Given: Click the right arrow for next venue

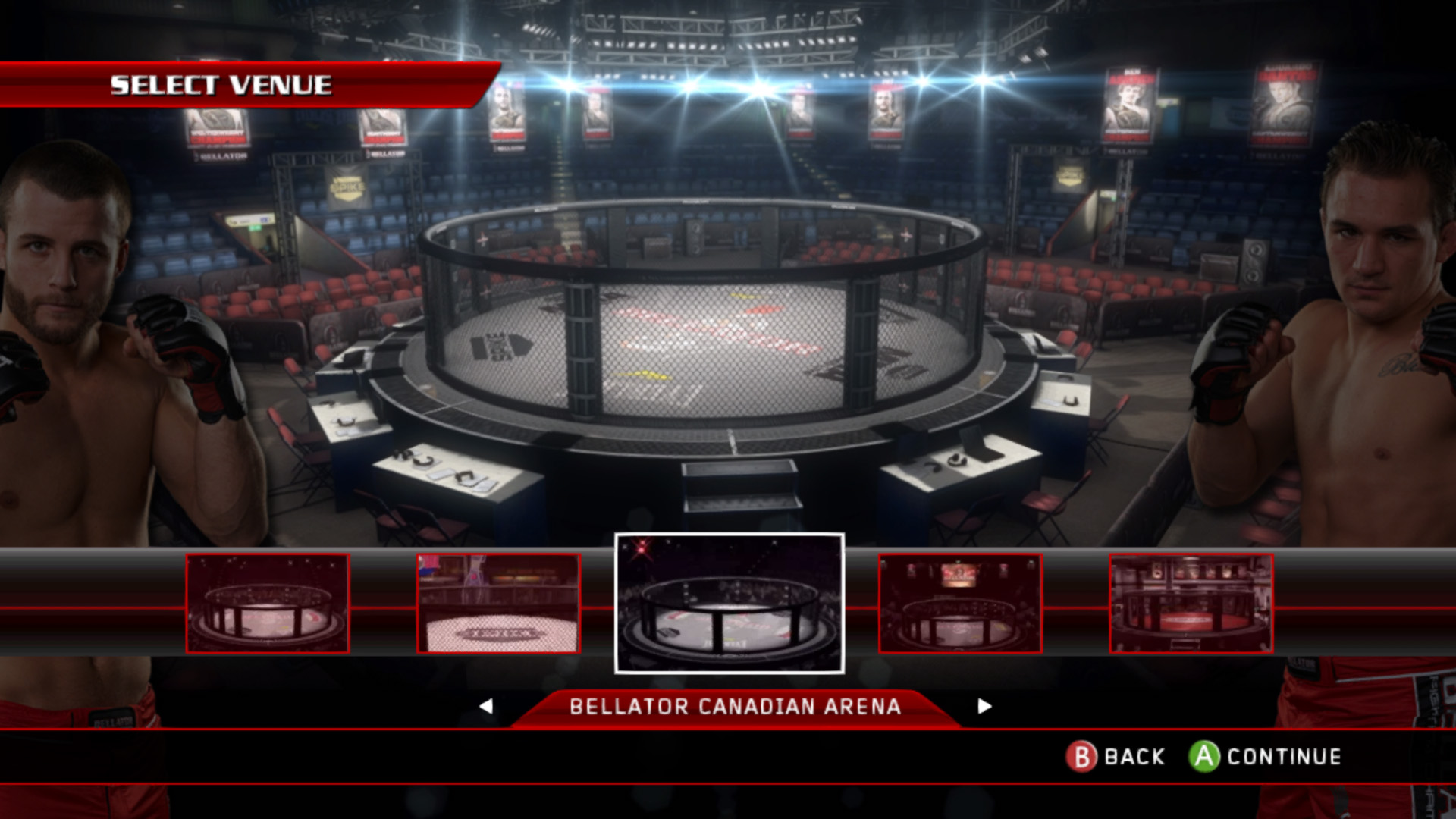Looking at the screenshot, I should (984, 707).
